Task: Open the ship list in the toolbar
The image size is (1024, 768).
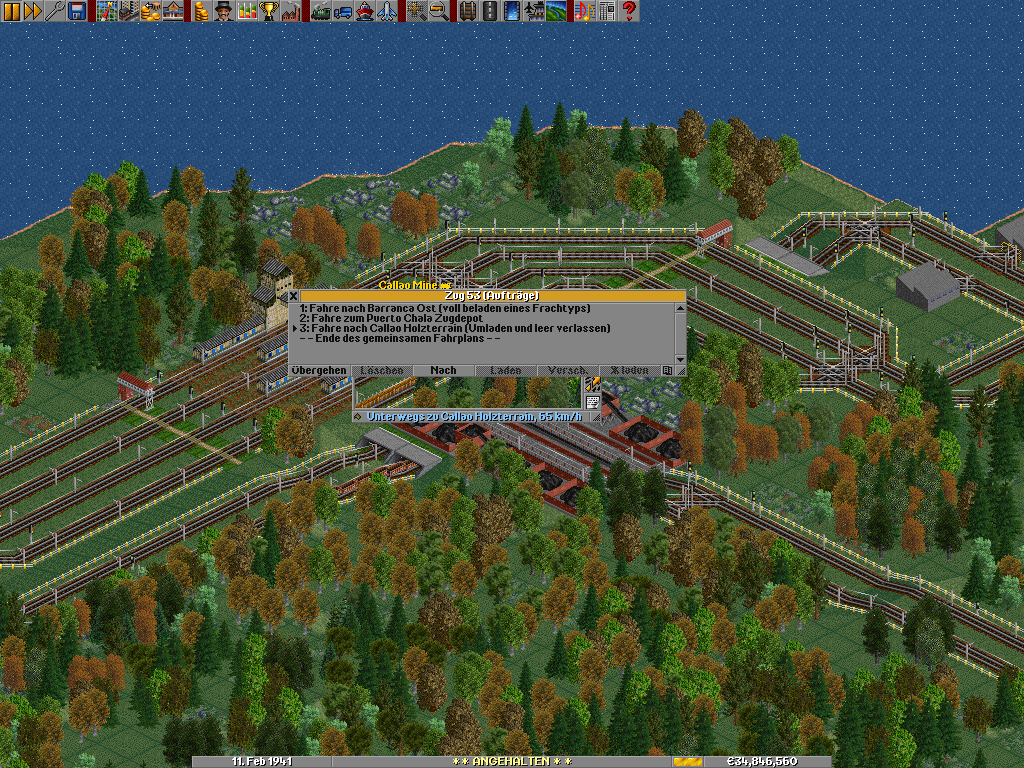Action: click(364, 11)
